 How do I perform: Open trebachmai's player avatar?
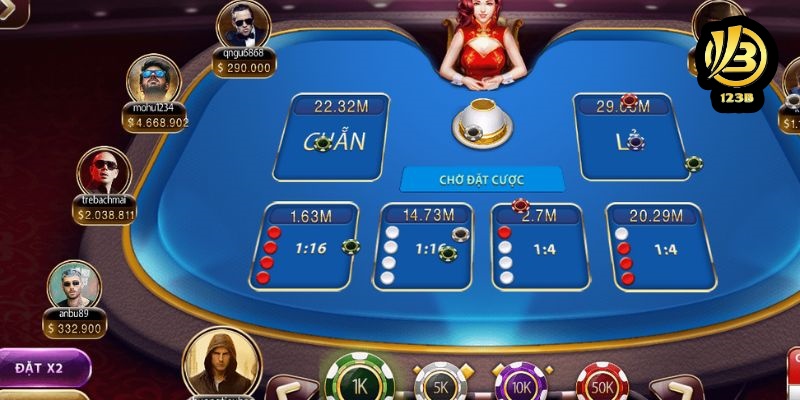104,173
